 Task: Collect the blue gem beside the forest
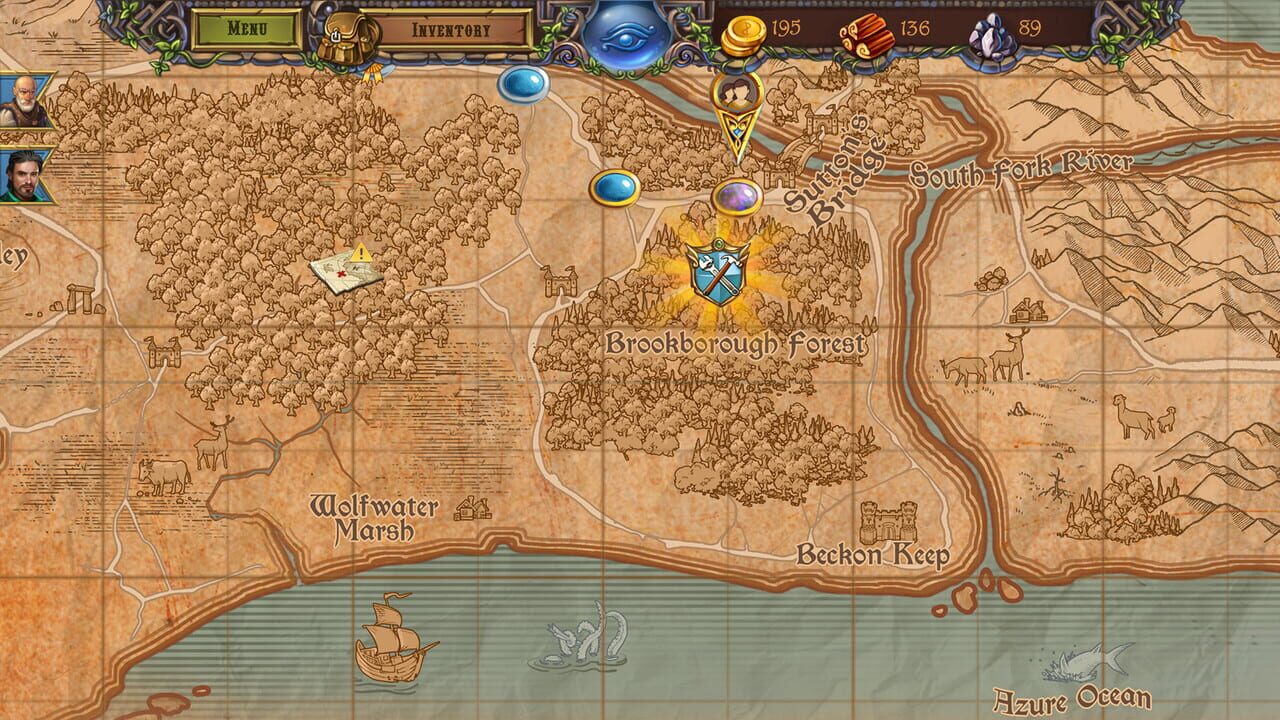pyautogui.click(x=615, y=187)
